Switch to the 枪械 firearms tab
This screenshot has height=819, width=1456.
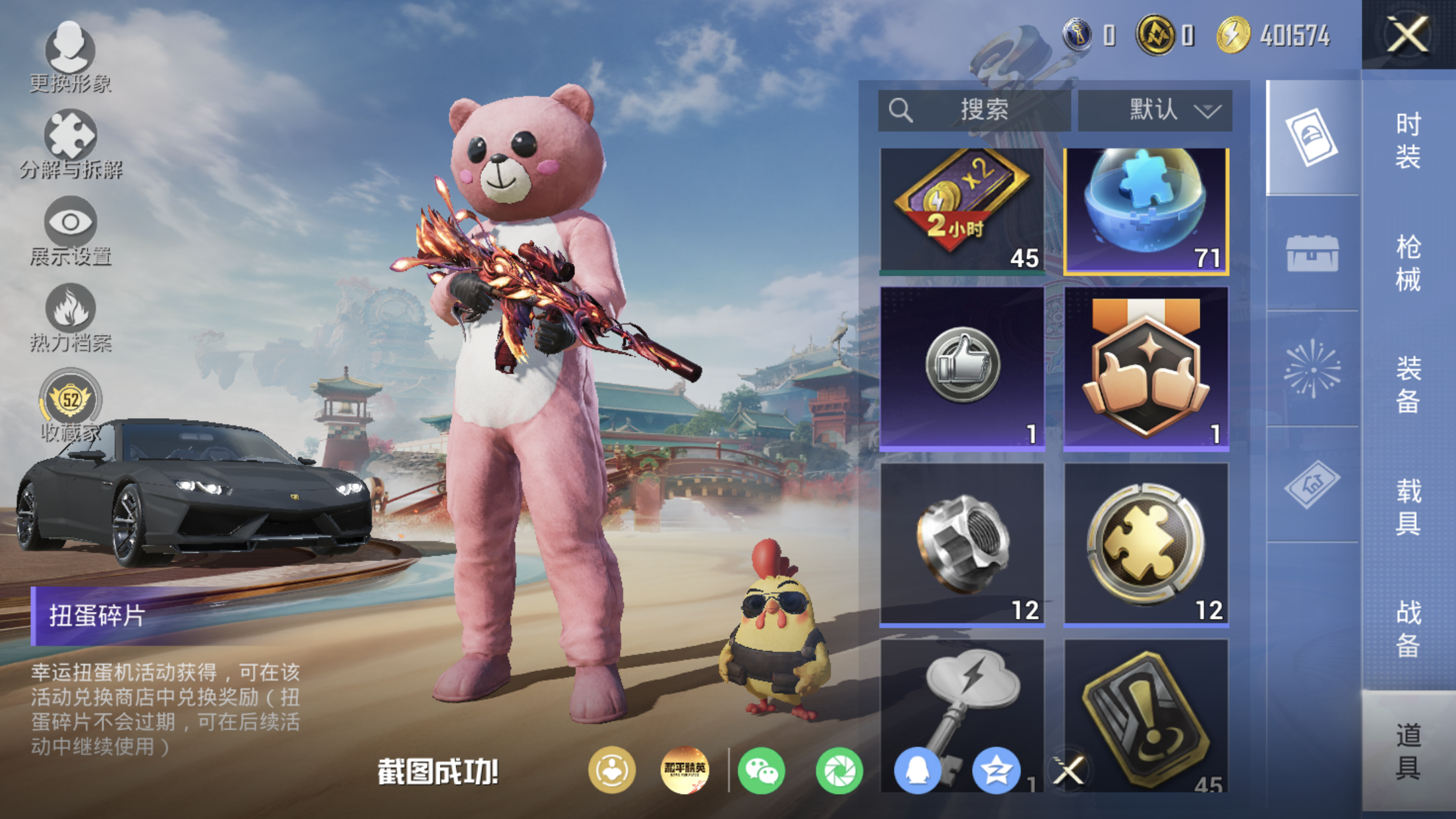point(1408,262)
